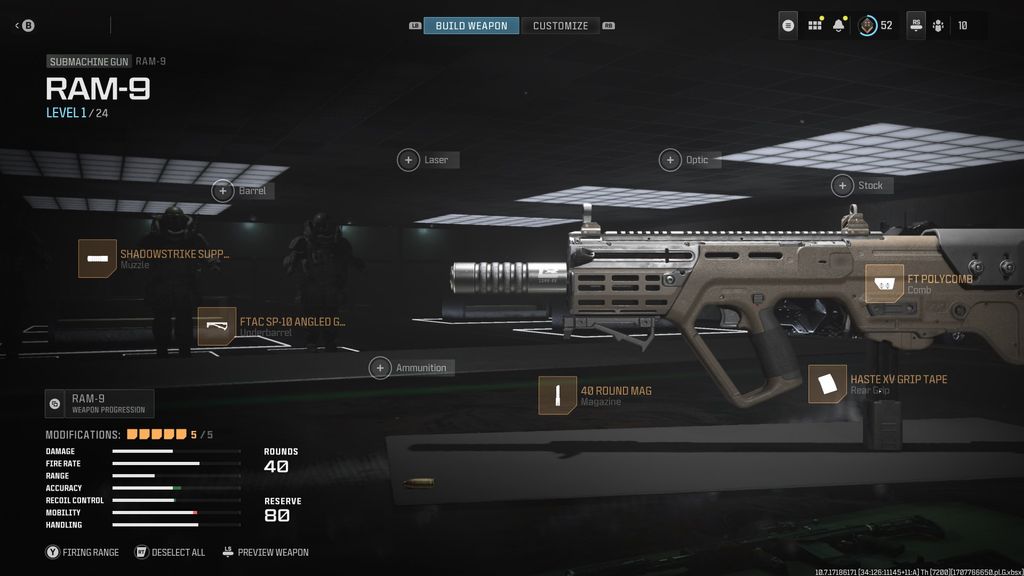Select the FTAC SP-10 Angled underbarrel slot
Image resolution: width=1024 pixels, height=576 pixels.
(217, 327)
